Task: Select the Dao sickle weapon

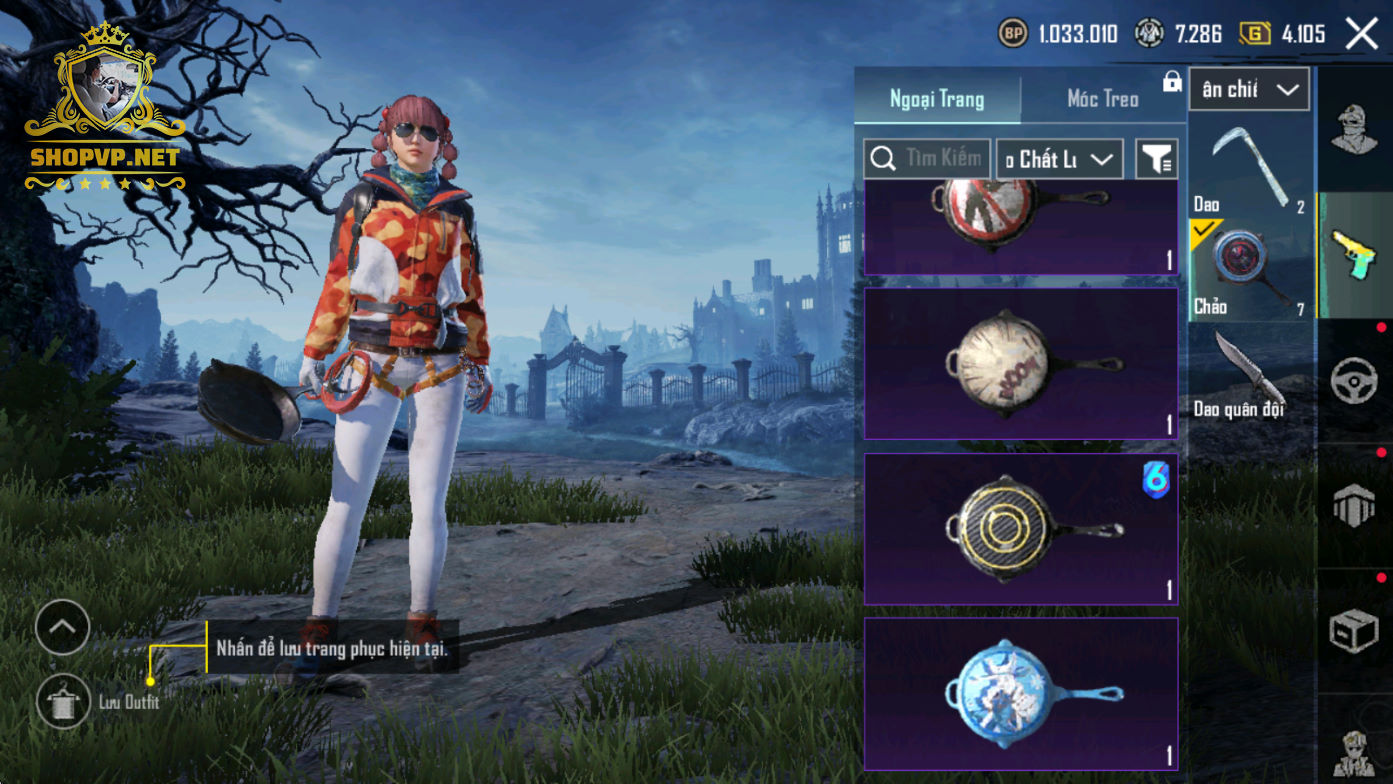Action: pos(1249,165)
